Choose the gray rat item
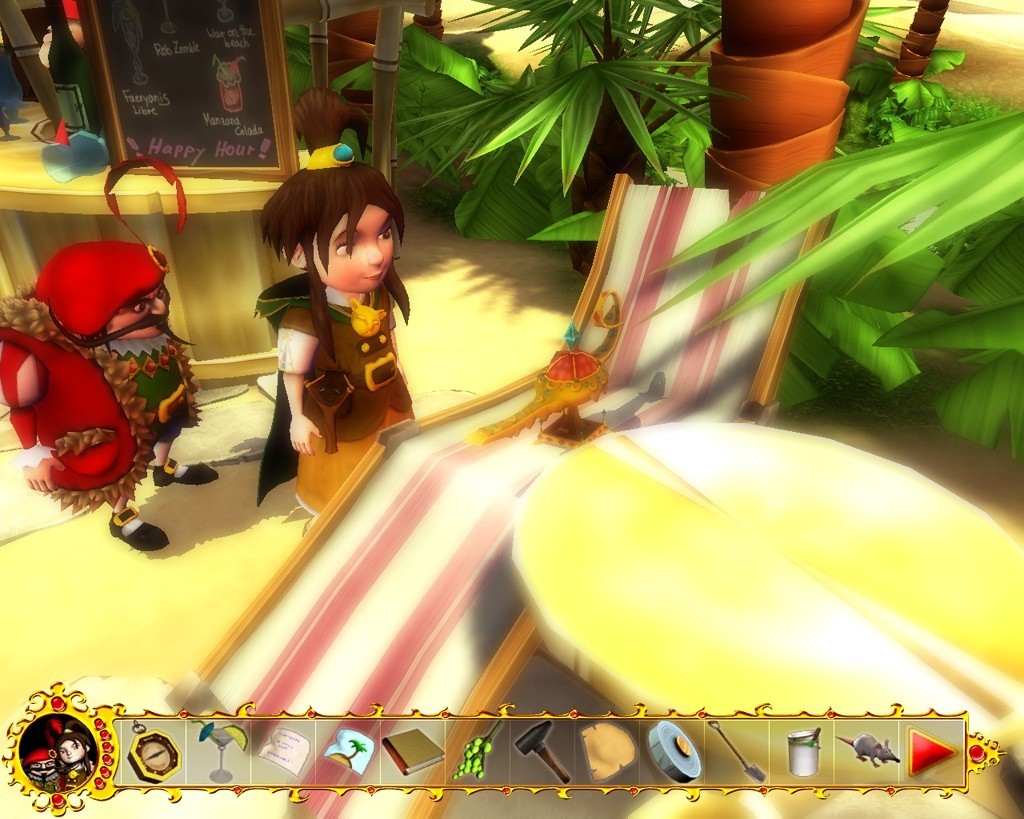 click(x=867, y=749)
